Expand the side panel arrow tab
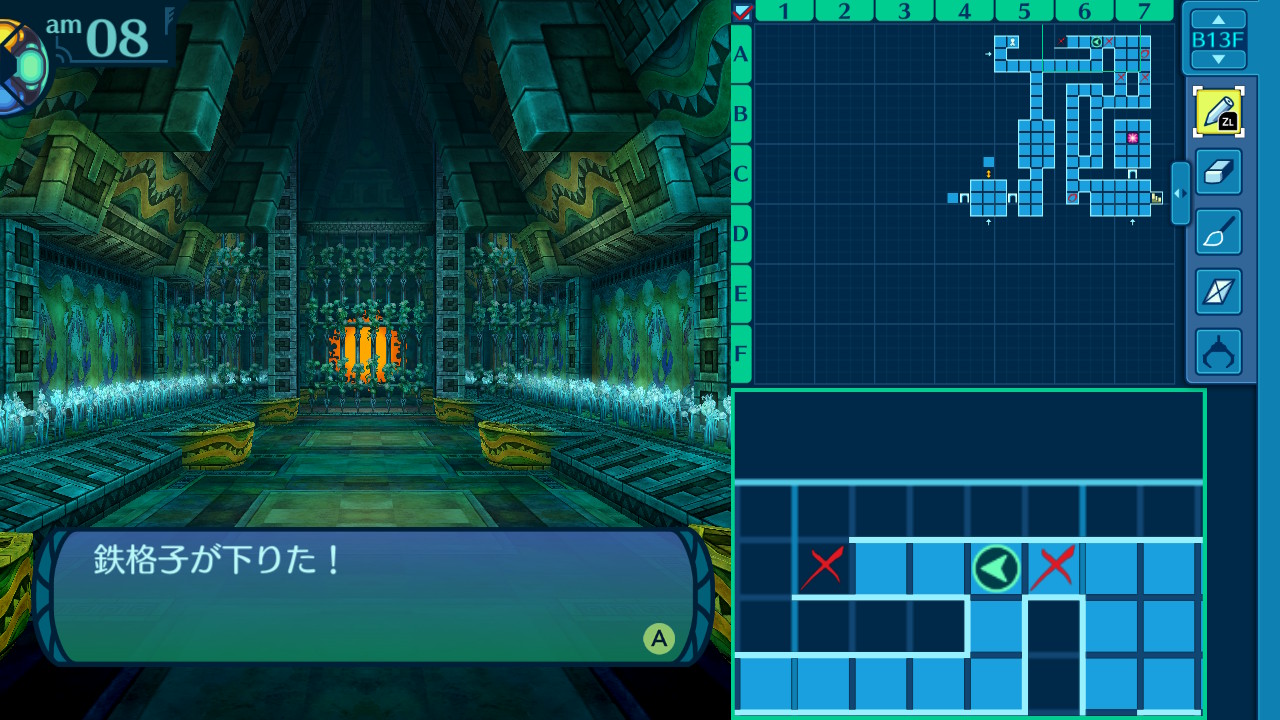 (1180, 193)
